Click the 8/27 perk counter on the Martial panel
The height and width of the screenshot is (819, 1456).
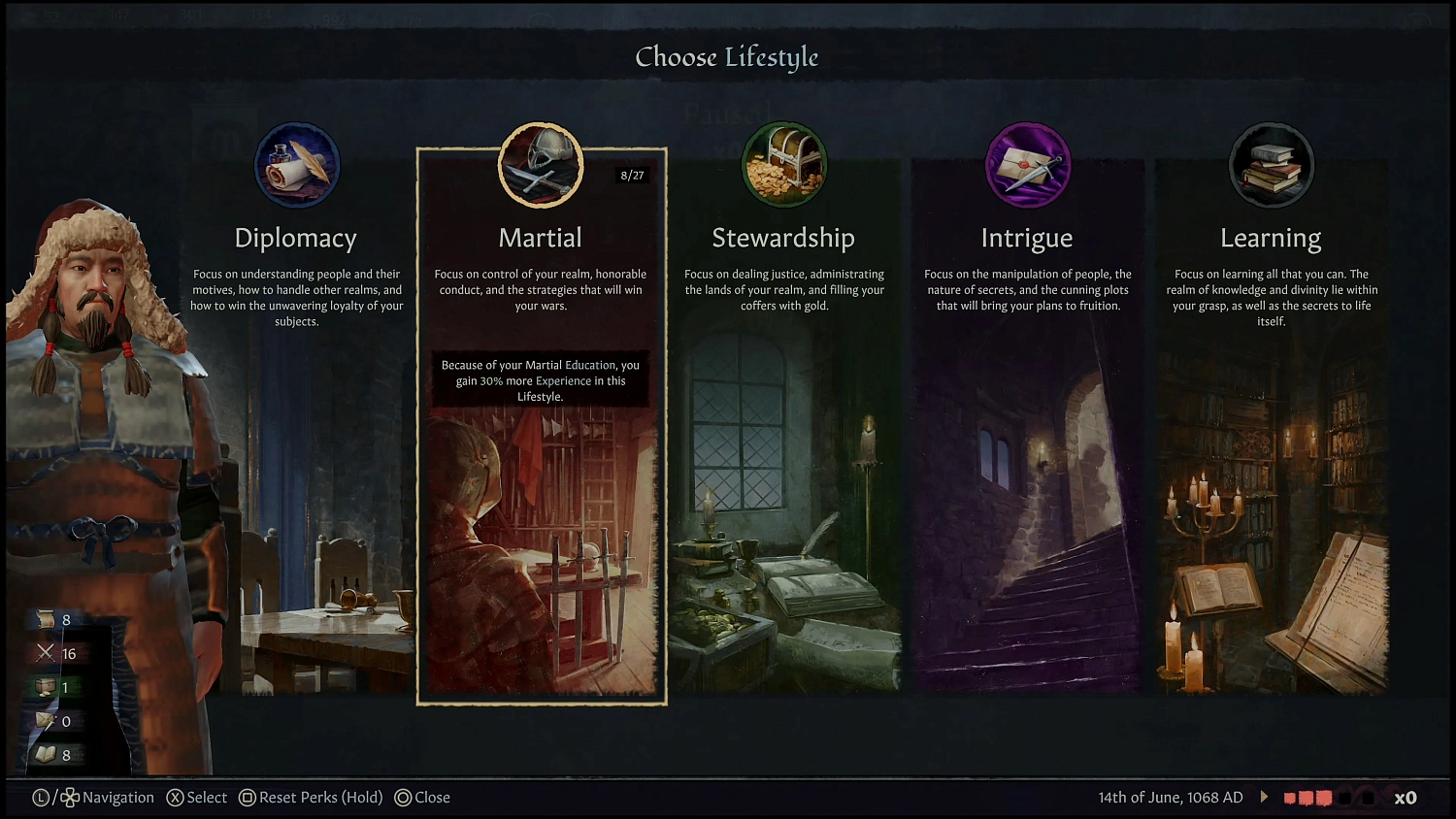632,176
